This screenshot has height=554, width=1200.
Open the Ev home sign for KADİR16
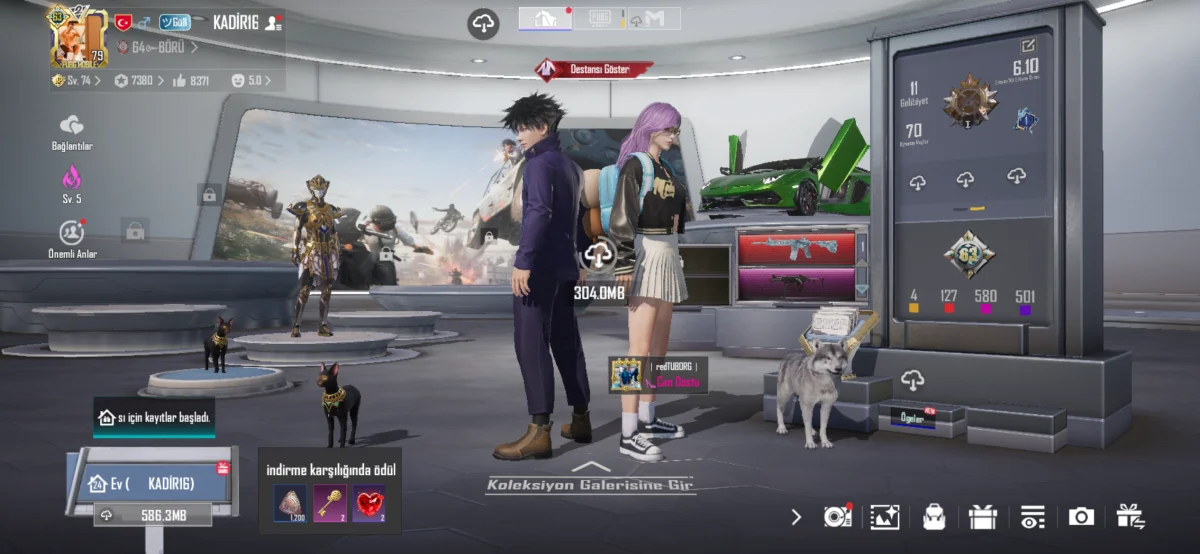click(x=150, y=484)
